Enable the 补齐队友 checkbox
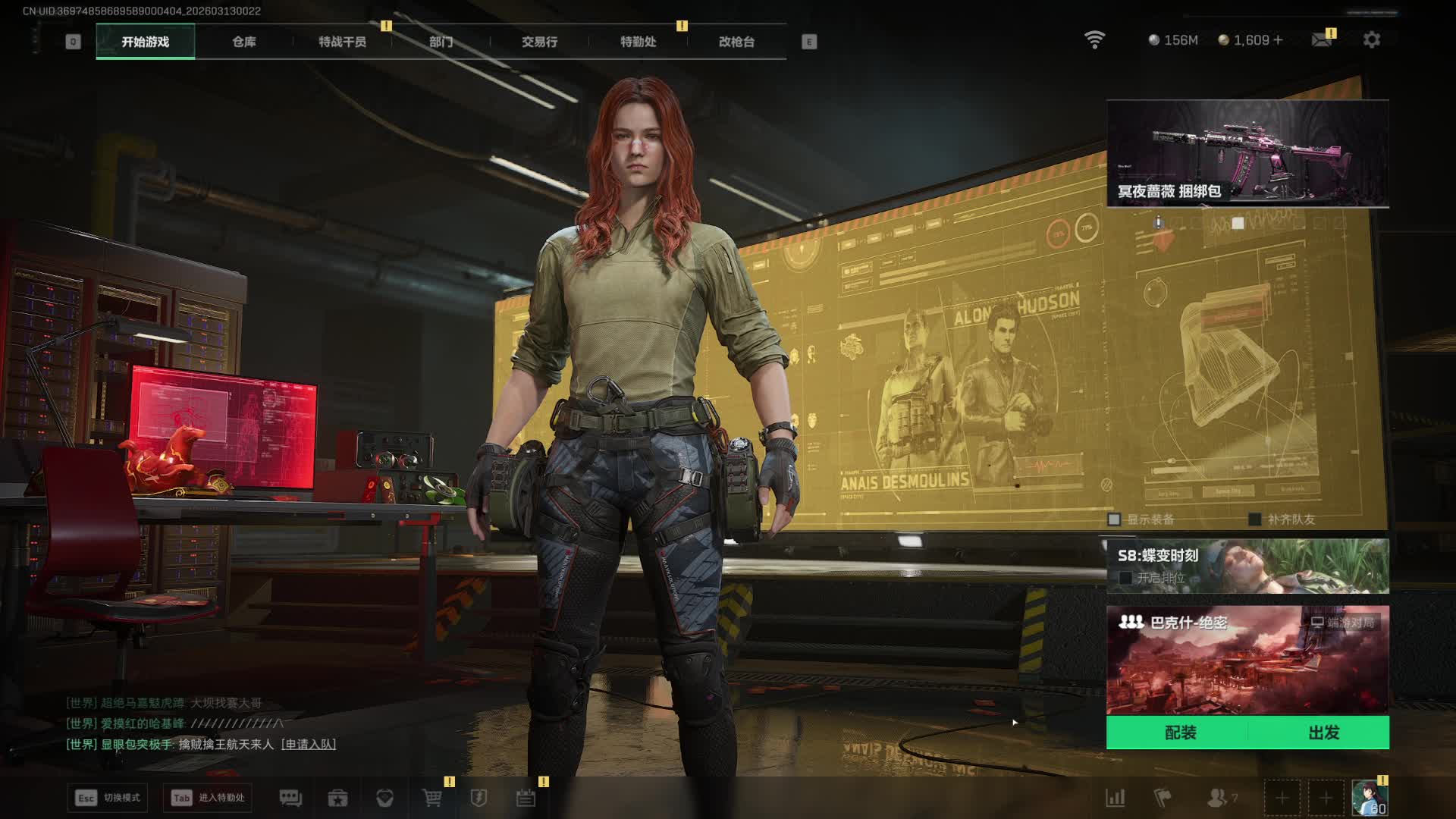1456x819 pixels. tap(1255, 519)
